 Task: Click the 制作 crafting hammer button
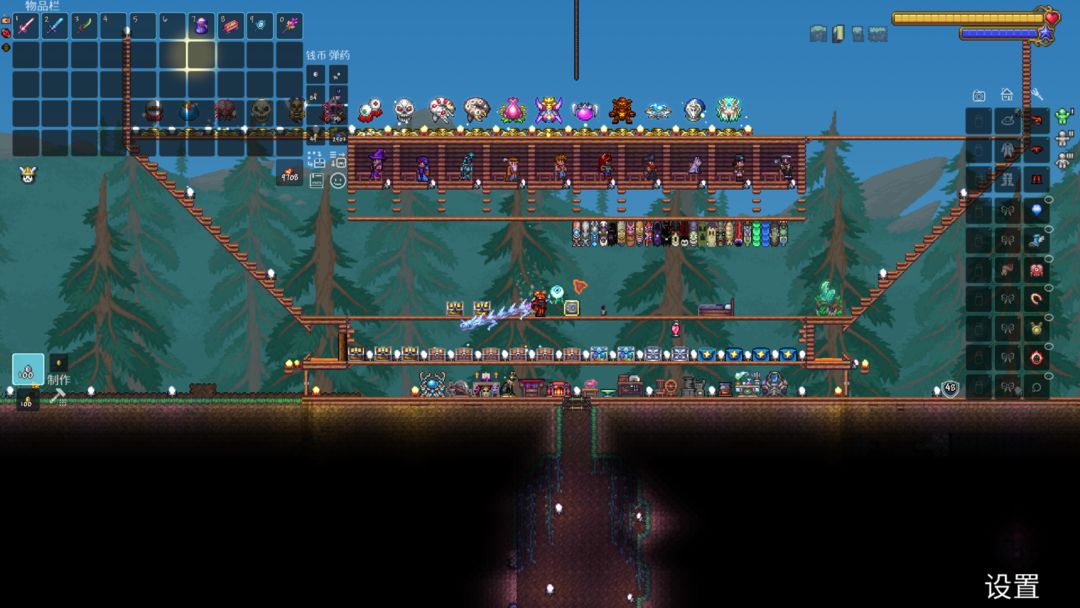58,396
